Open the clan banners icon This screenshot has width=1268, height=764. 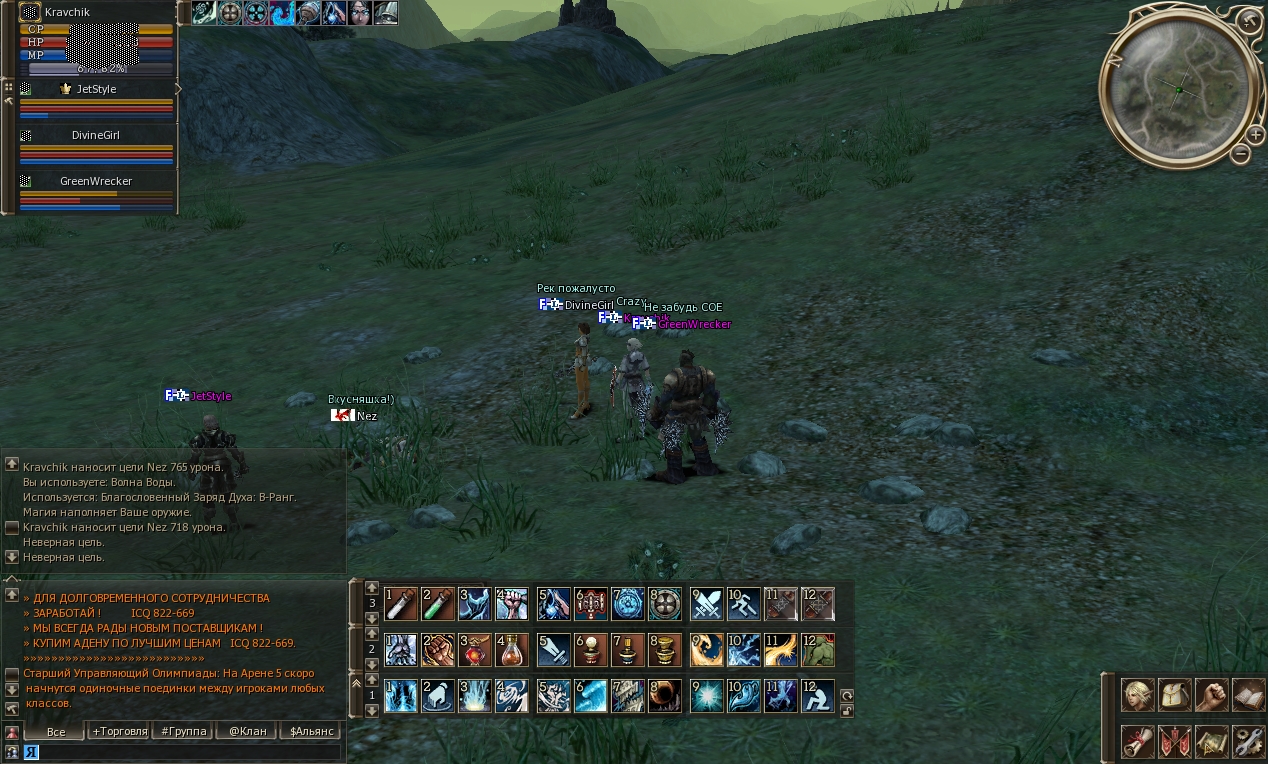pos(1175,741)
